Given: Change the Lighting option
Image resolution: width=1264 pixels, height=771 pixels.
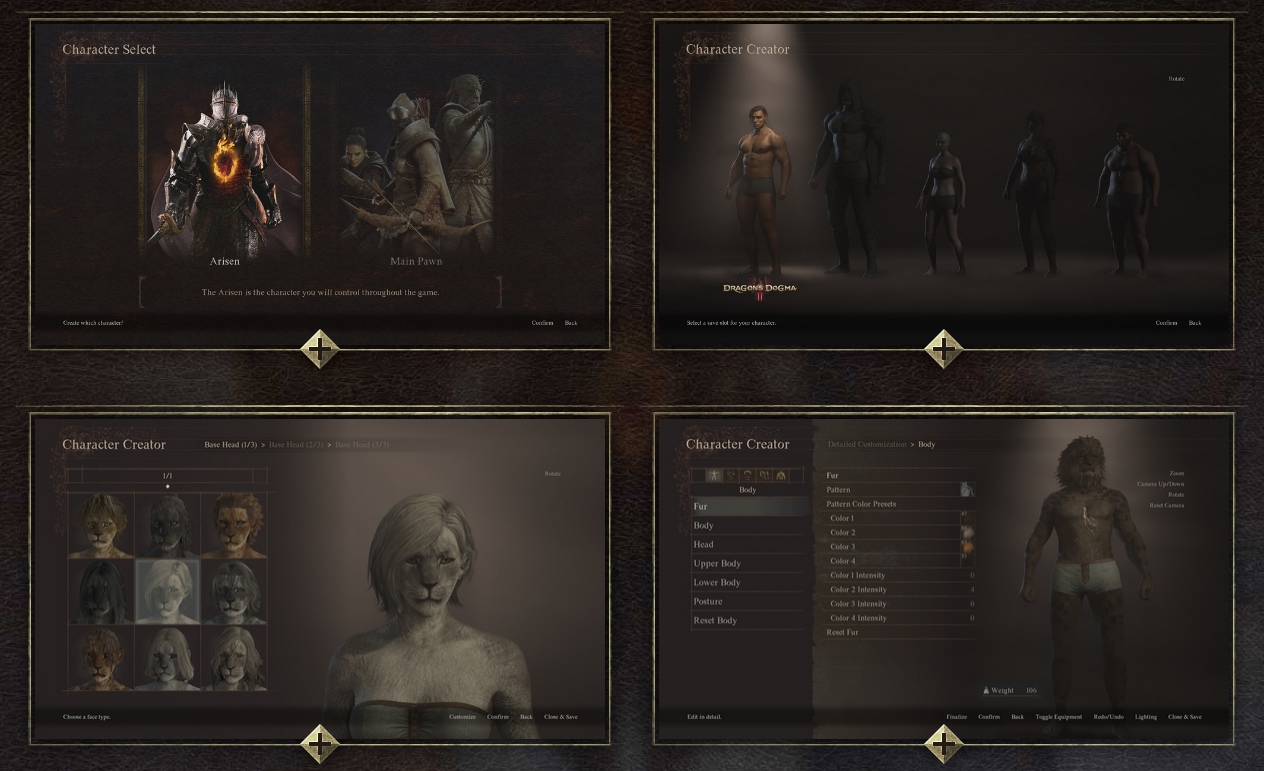Looking at the screenshot, I should coord(1145,717).
